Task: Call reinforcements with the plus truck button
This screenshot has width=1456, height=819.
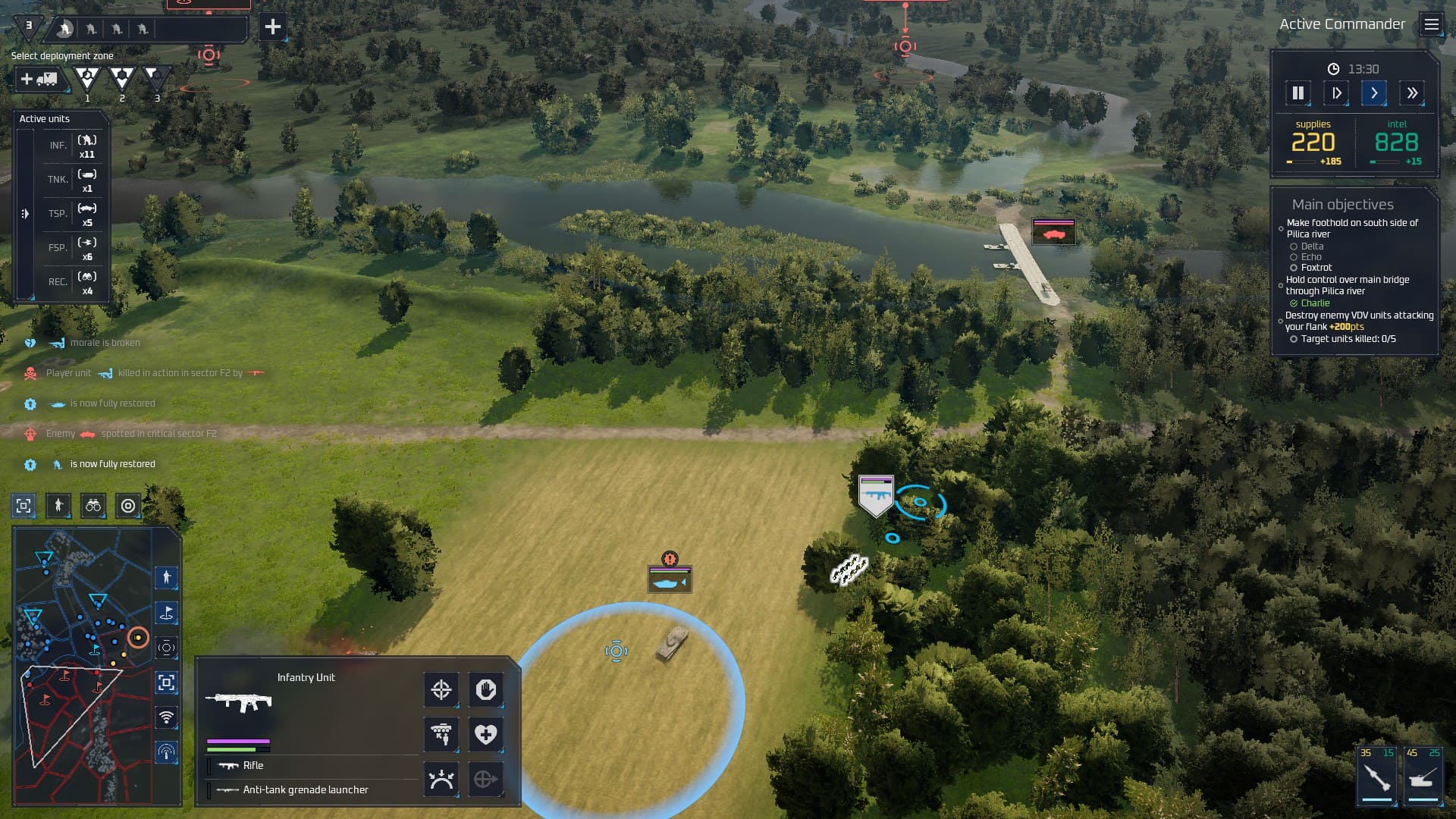Action: point(39,79)
